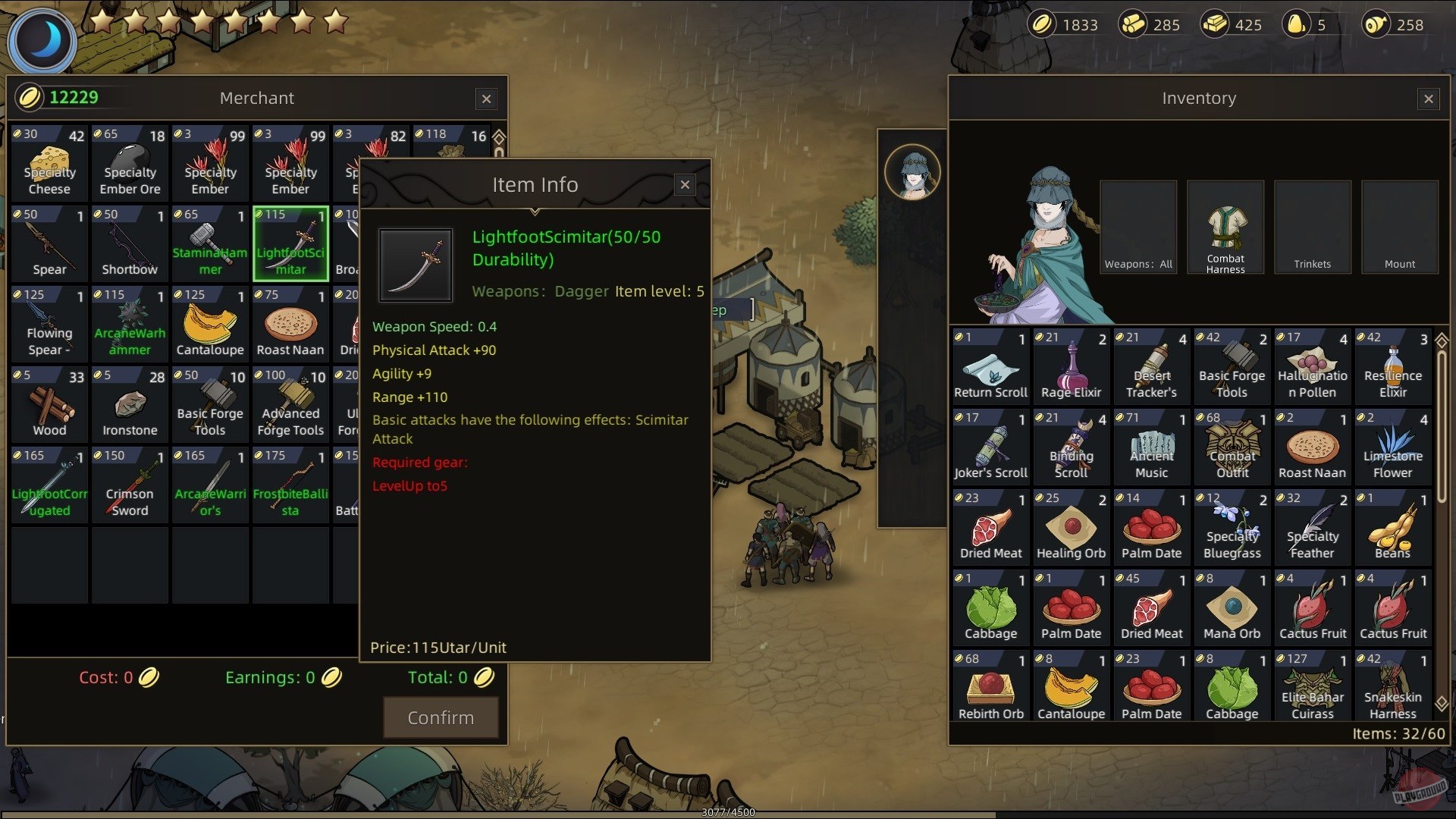Screen dimensions: 1456x819
Task: Select the Mount equipment slot
Action: 1399,227
